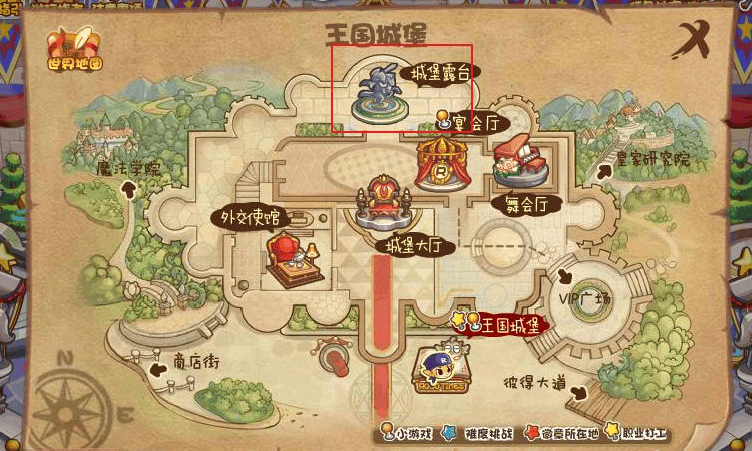Travel to the 舞会厅 ballroom
The height and width of the screenshot is (451, 752).
coord(521,167)
